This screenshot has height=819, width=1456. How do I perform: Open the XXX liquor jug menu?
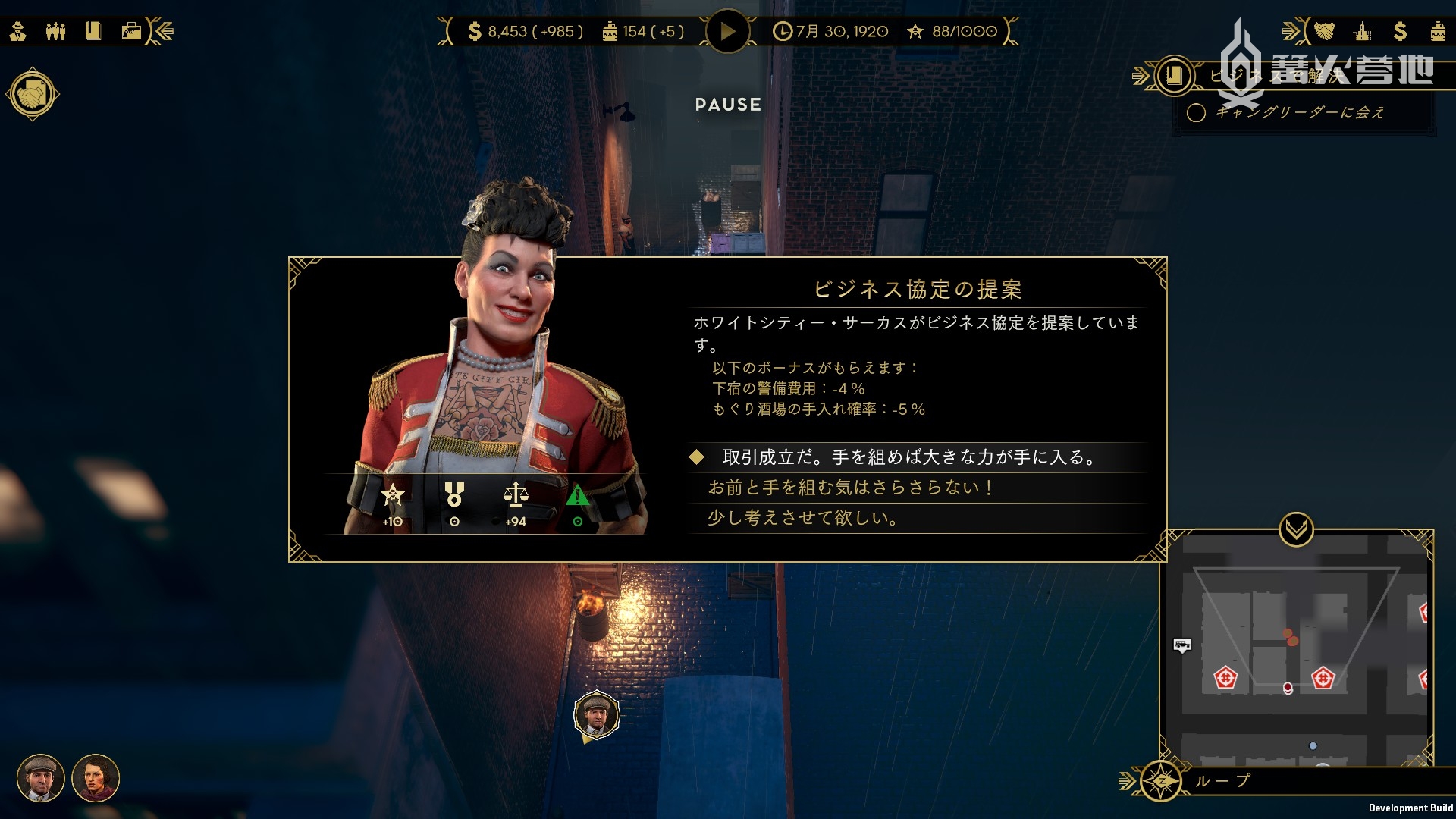point(1438,31)
